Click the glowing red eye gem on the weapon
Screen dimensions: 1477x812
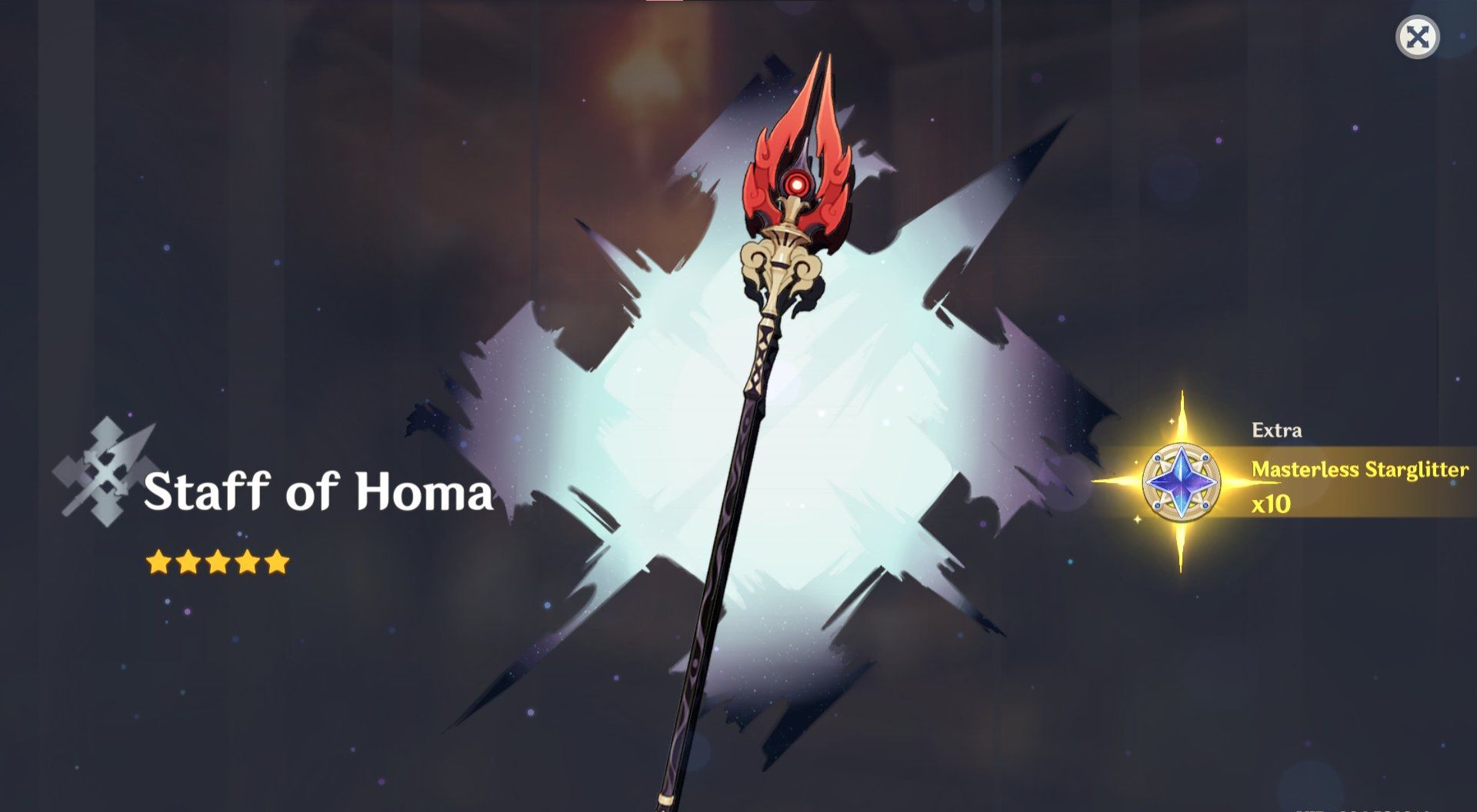coord(796,183)
